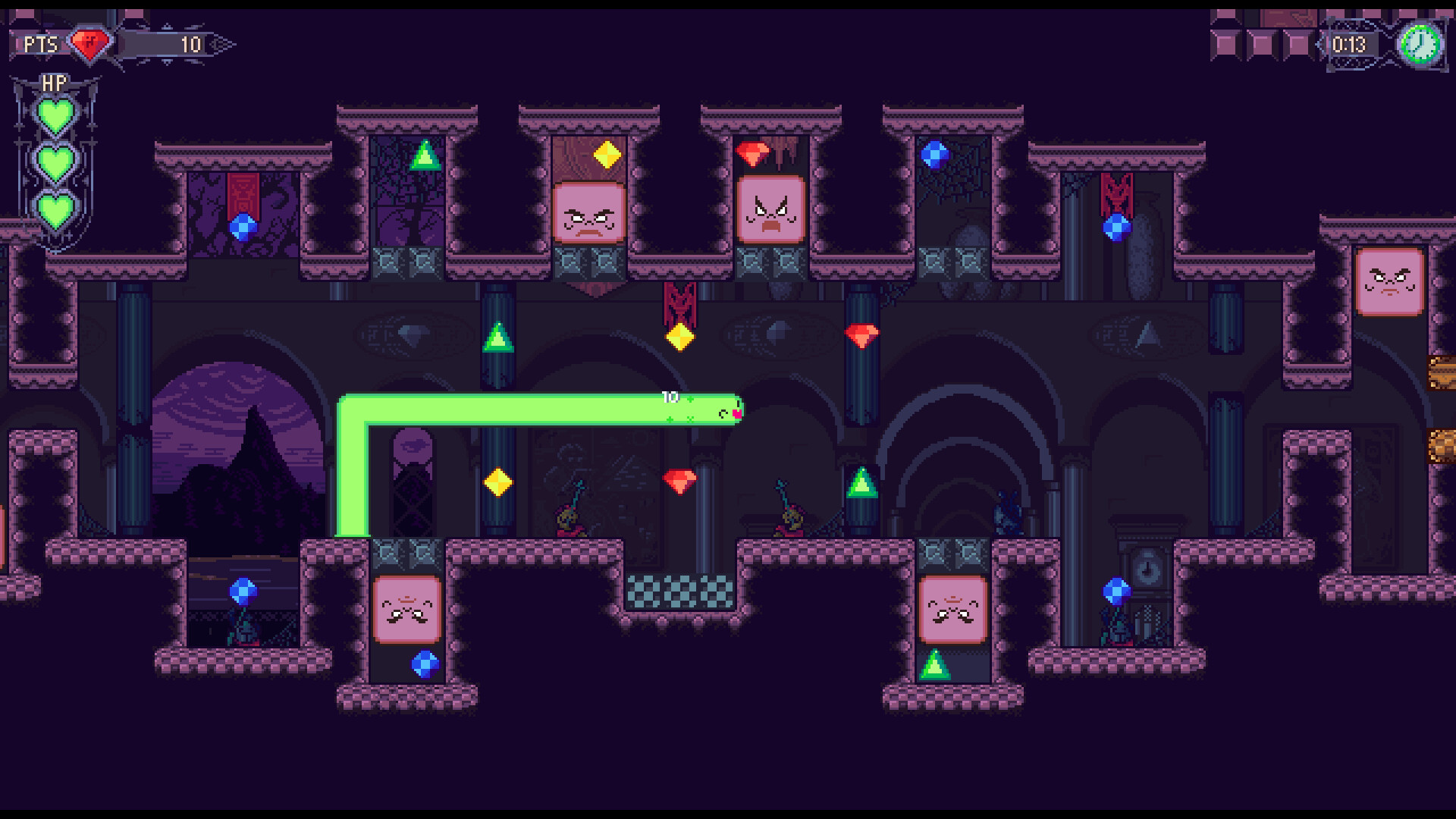Viewport: 1456px width, 819px height.
Task: Click the middle square indicator near the clock
Action: 1260,43
